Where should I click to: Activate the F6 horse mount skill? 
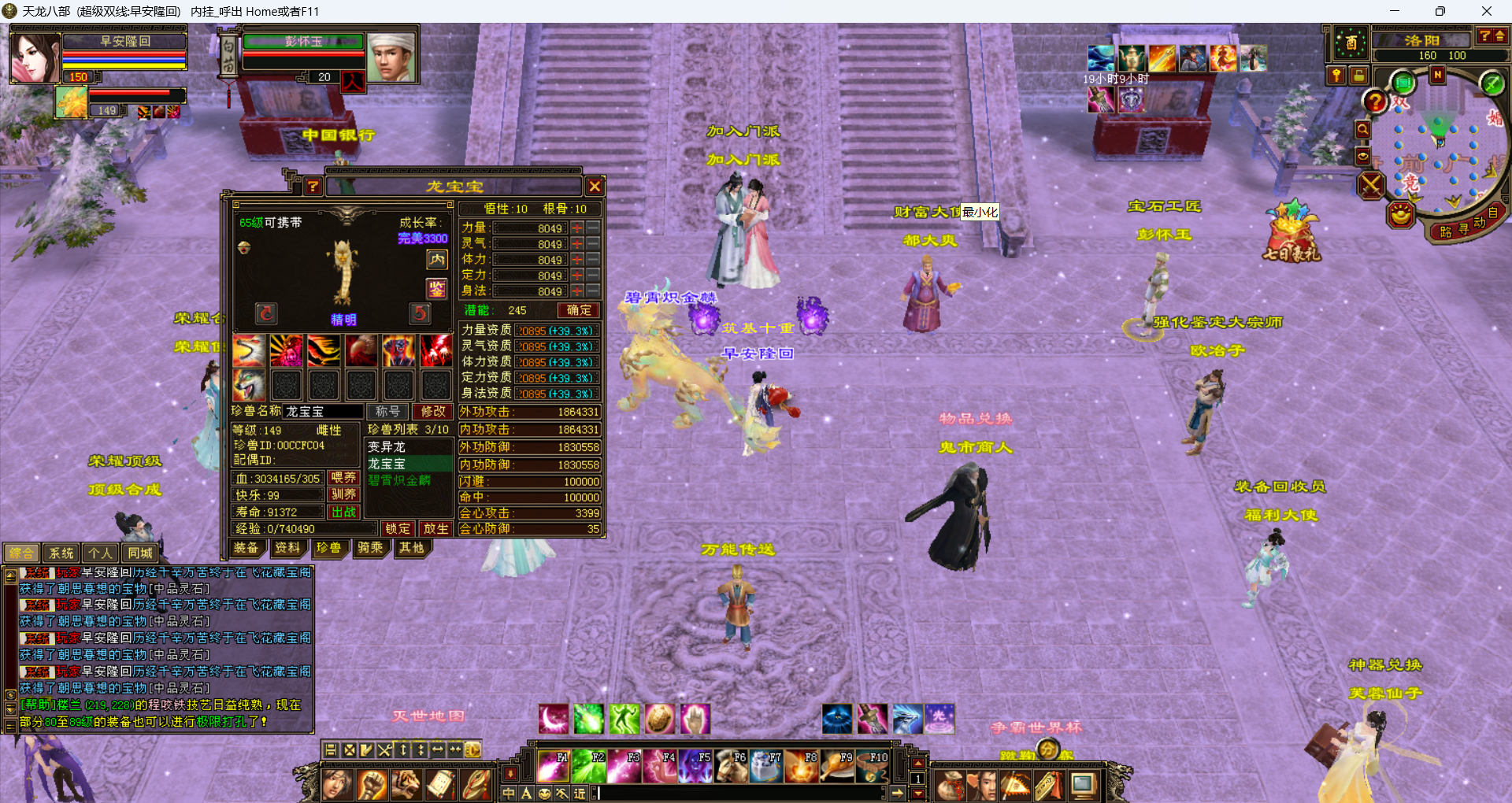coord(732,766)
